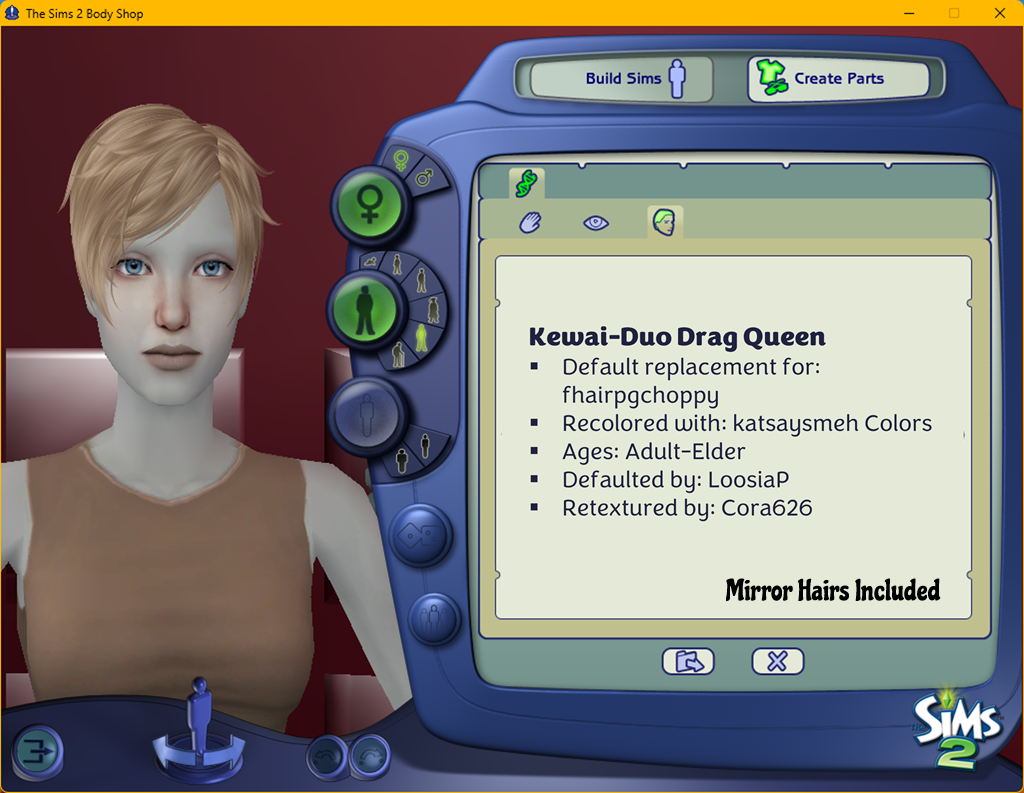Open the green DNA genetics tab
Viewport: 1024px width, 793px height.
tap(527, 182)
